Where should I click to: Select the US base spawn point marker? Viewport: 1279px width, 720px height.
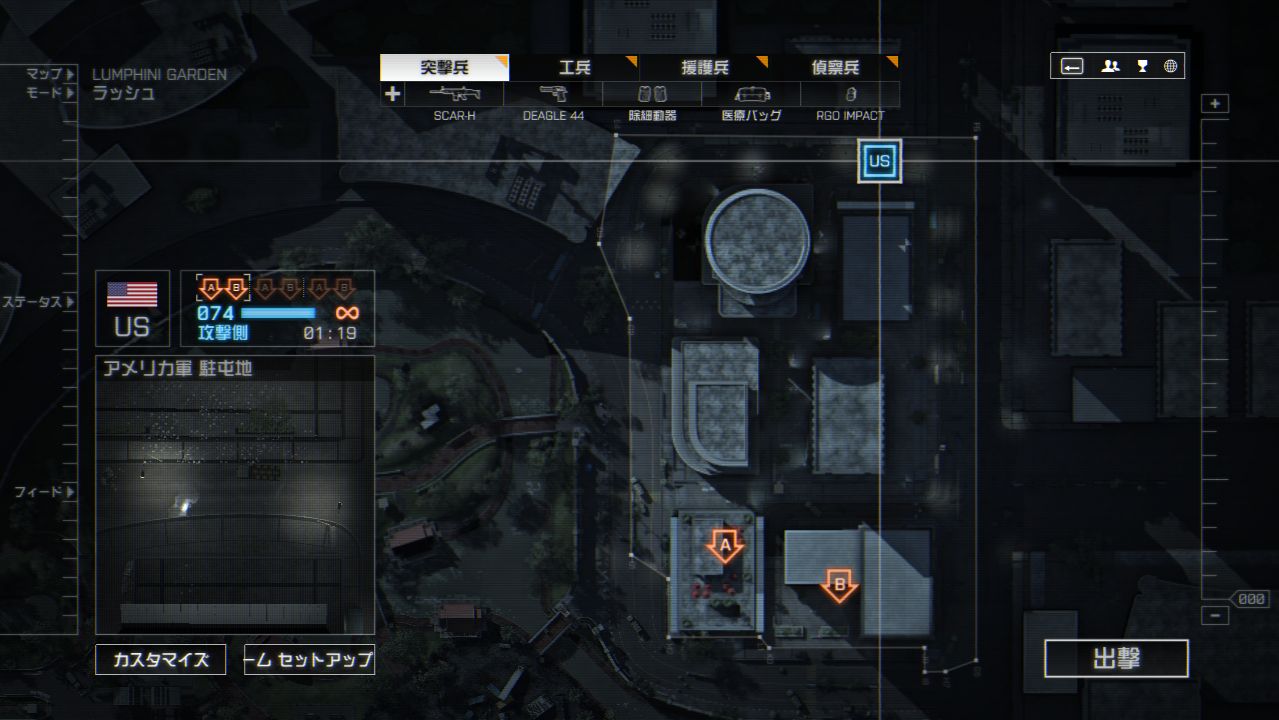click(x=879, y=161)
